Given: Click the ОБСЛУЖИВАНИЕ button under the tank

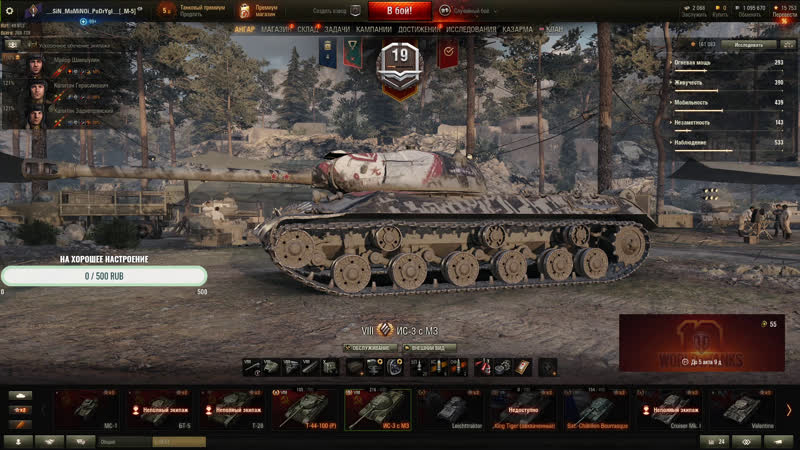Looking at the screenshot, I should [x=369, y=348].
